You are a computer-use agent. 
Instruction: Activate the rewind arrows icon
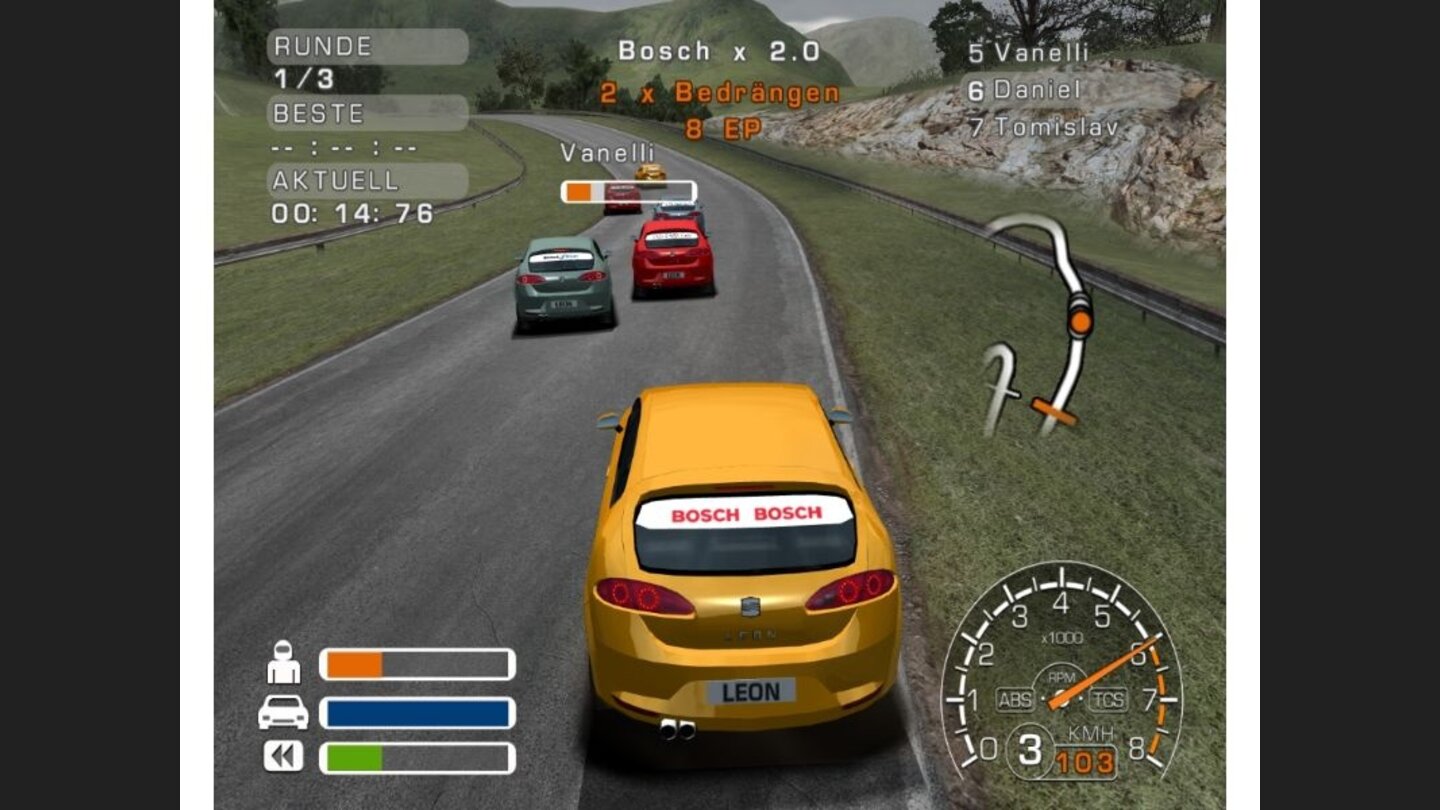[283, 756]
